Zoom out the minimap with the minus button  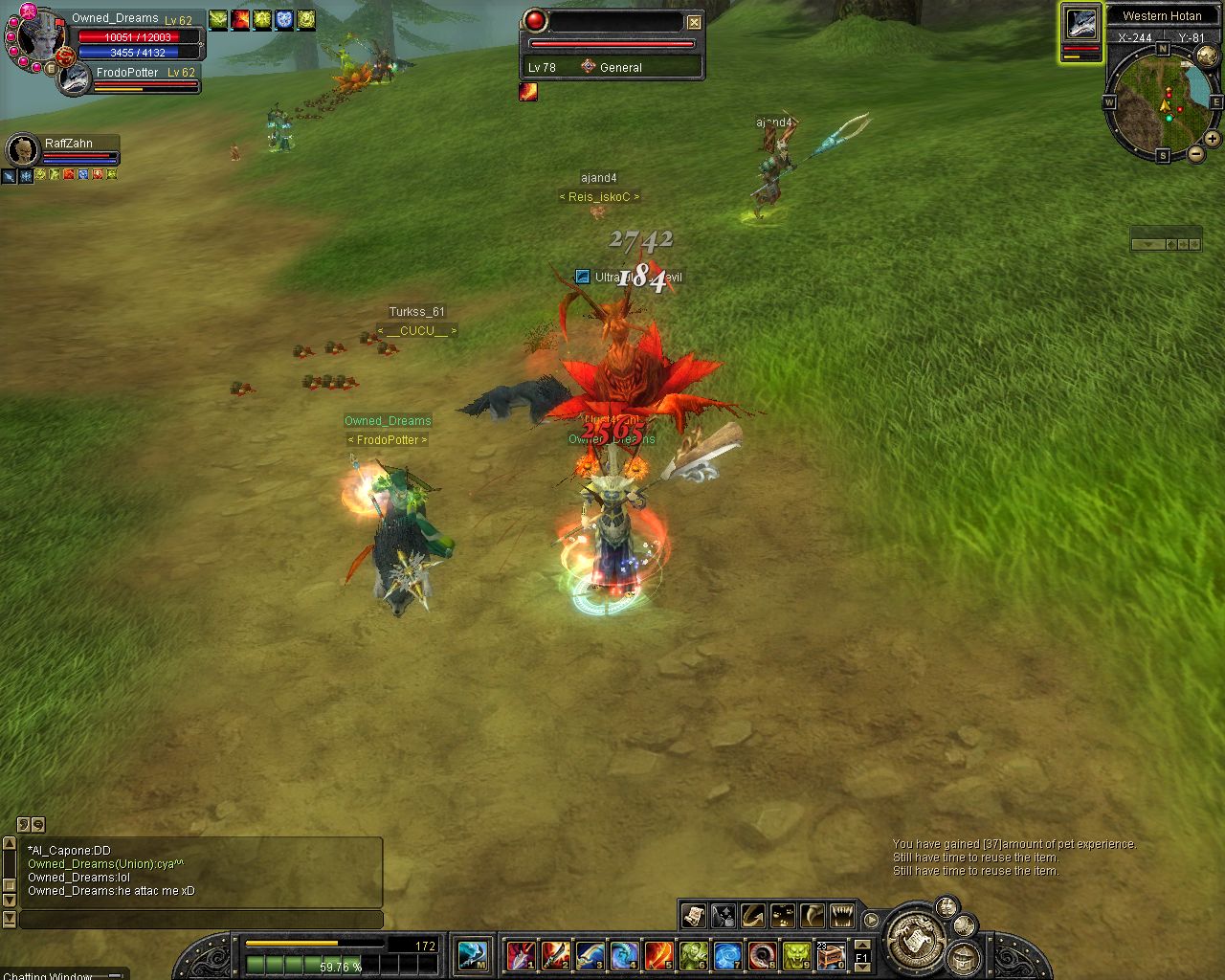click(x=1196, y=153)
